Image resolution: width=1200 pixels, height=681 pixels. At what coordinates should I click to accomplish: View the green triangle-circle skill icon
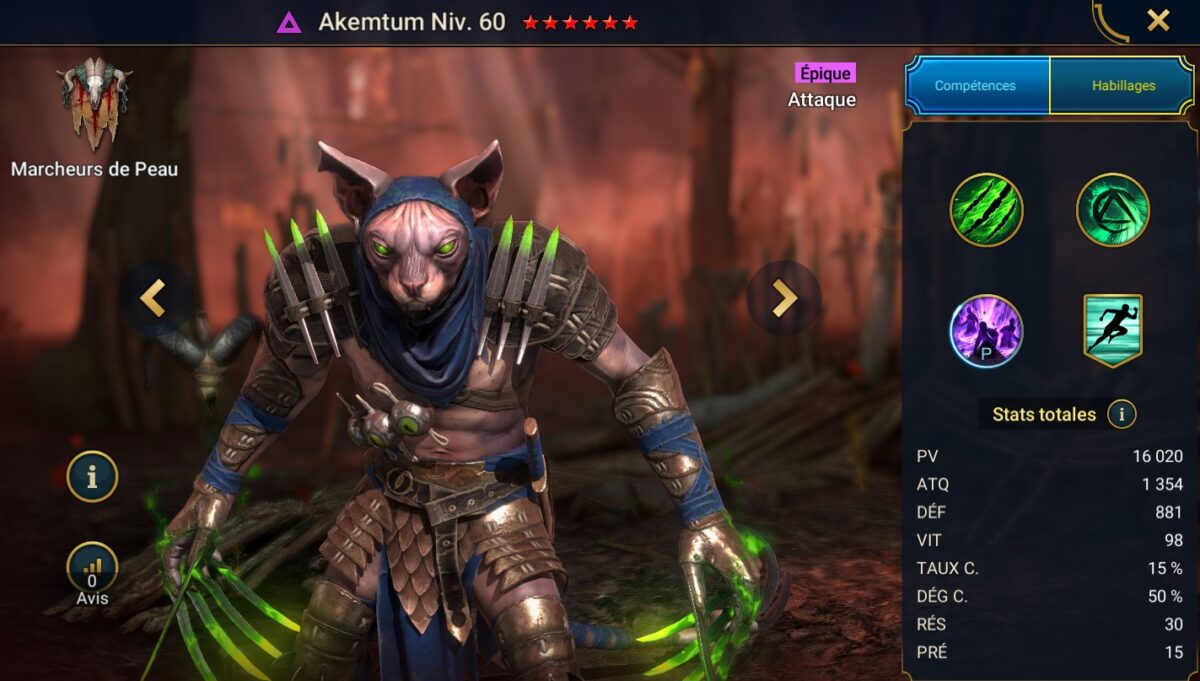click(x=1112, y=210)
